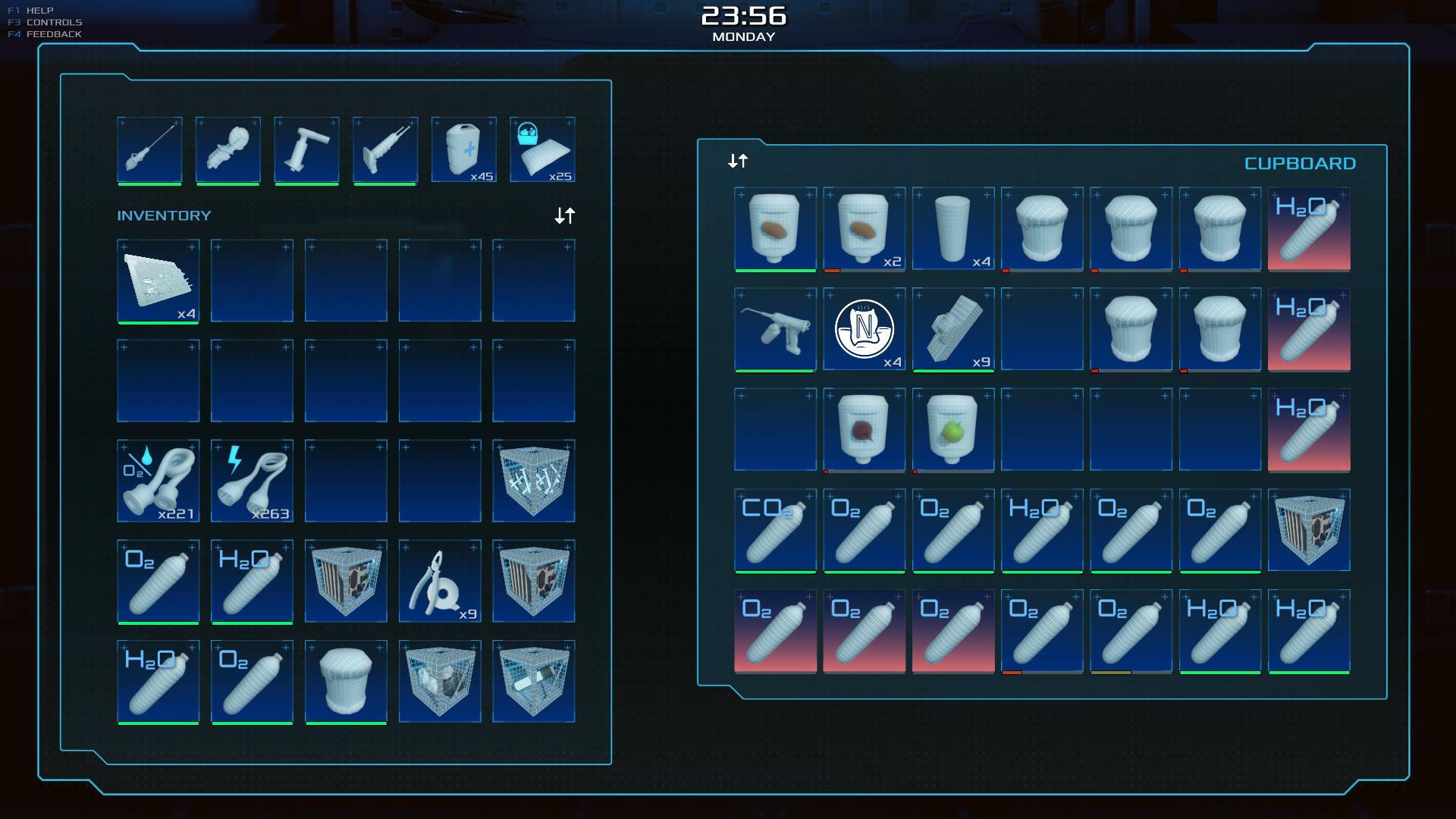The image size is (1456, 819).
Task: Select the cupboard item stacked x9
Action: pos(952,329)
